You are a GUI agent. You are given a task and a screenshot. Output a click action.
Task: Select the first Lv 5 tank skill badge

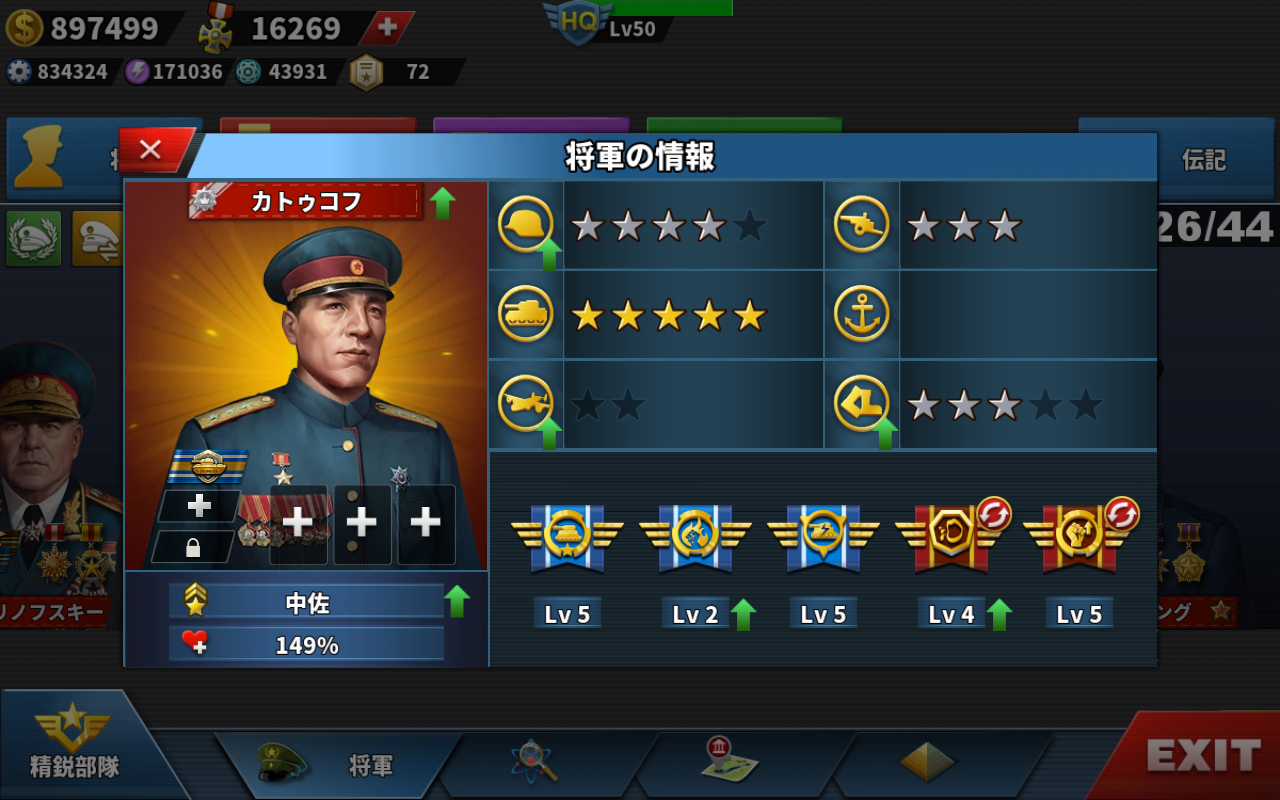tap(567, 540)
